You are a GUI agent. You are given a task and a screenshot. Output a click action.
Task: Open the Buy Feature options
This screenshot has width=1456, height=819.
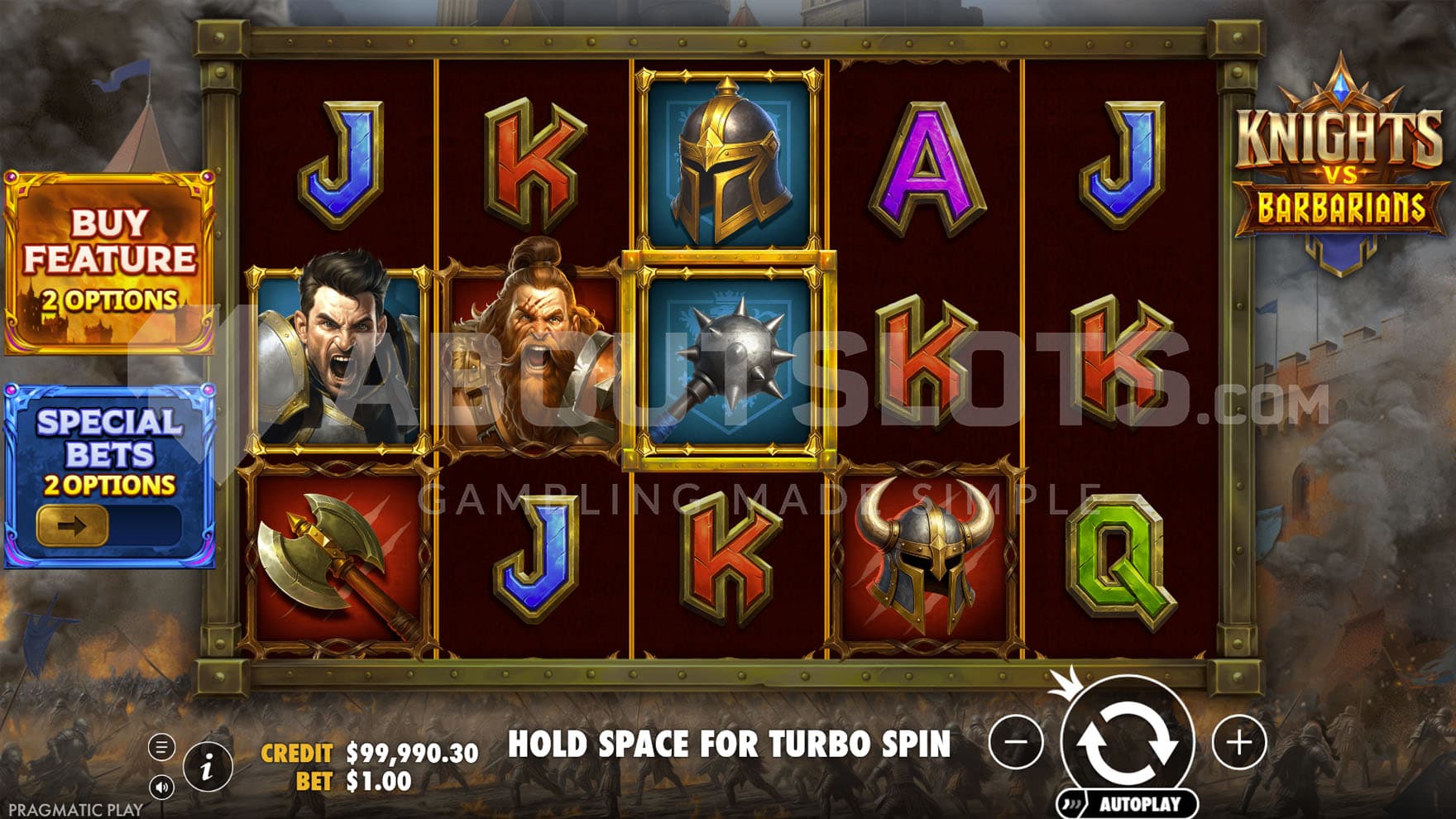(109, 262)
